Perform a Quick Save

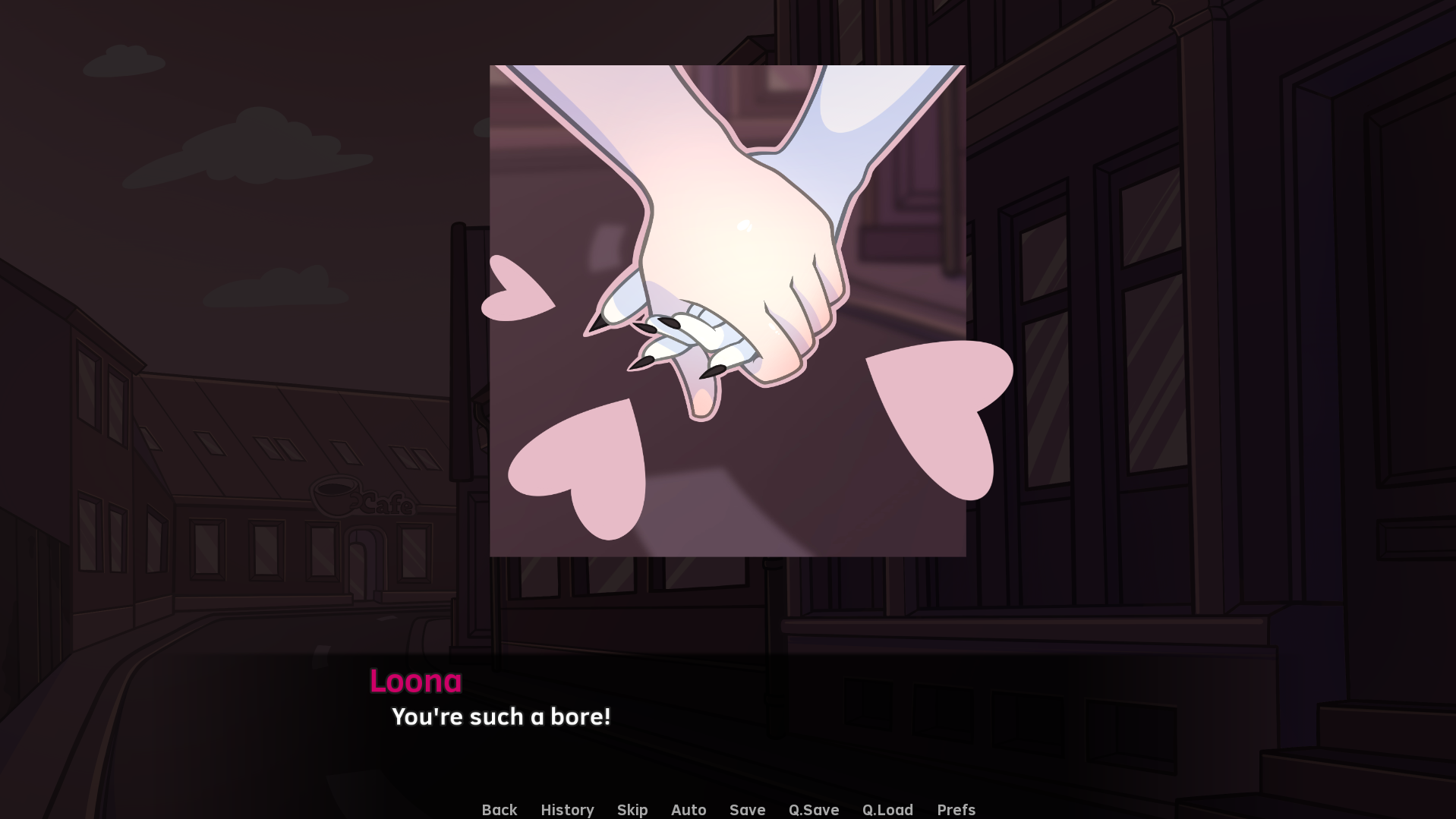[813, 809]
